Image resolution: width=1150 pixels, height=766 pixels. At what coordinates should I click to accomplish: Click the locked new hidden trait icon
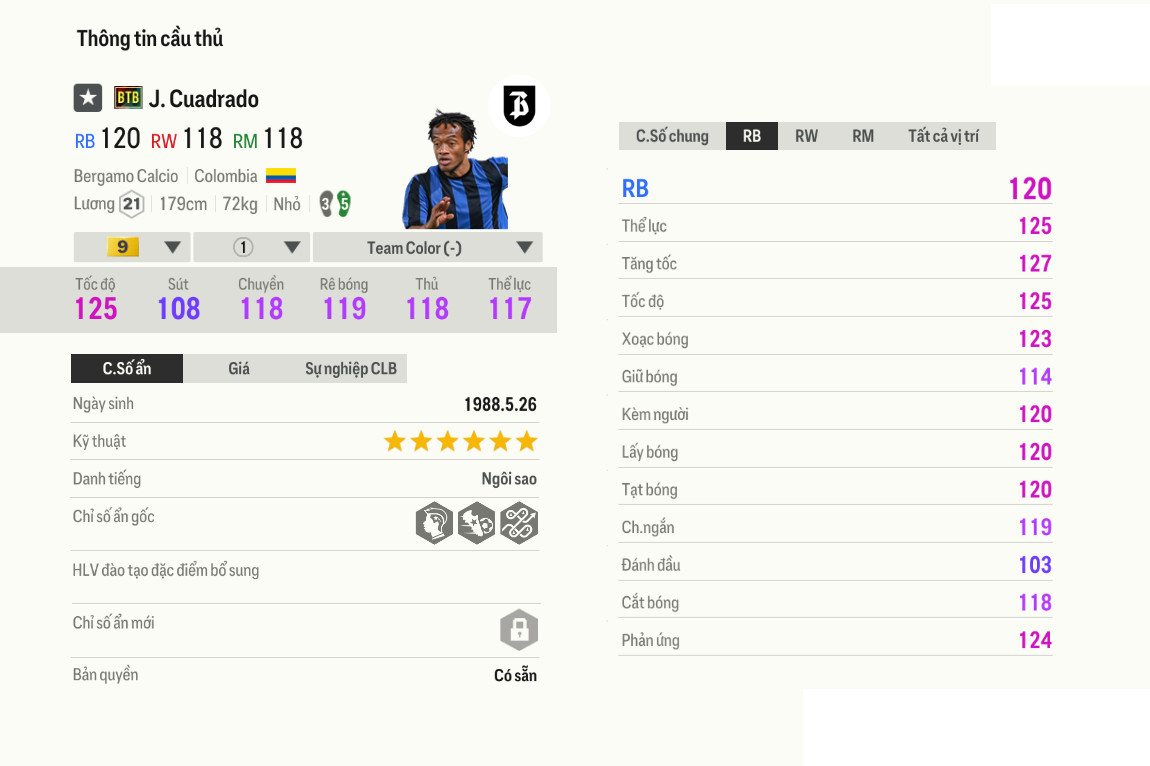[519, 630]
